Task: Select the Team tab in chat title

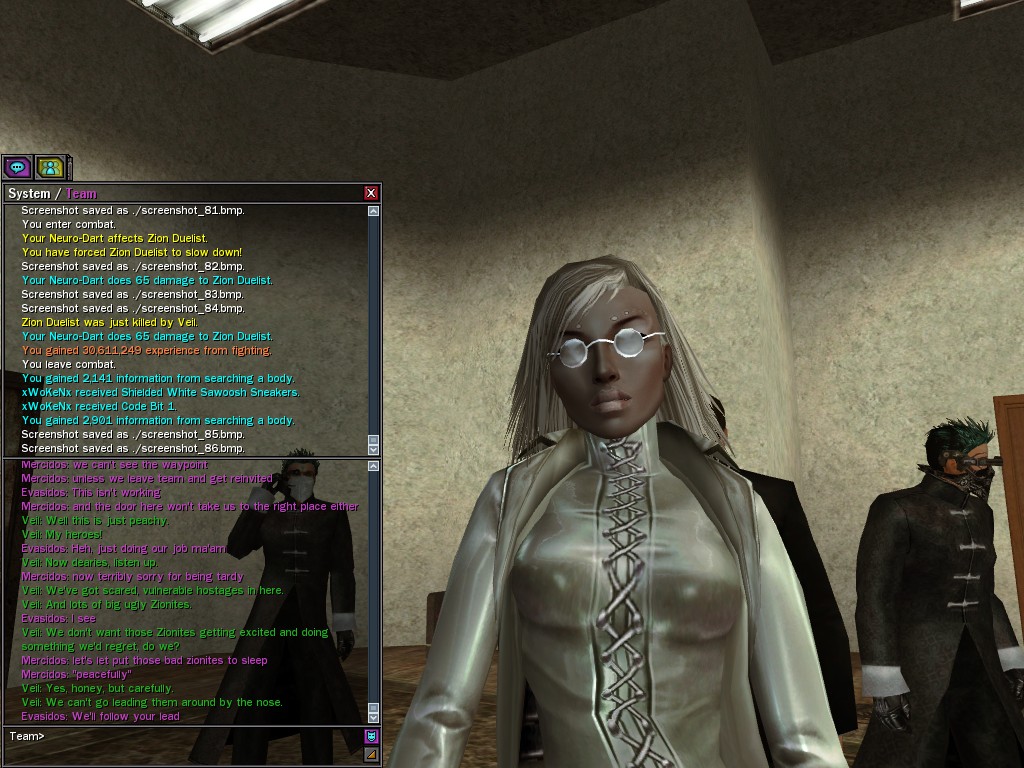Action: point(81,194)
